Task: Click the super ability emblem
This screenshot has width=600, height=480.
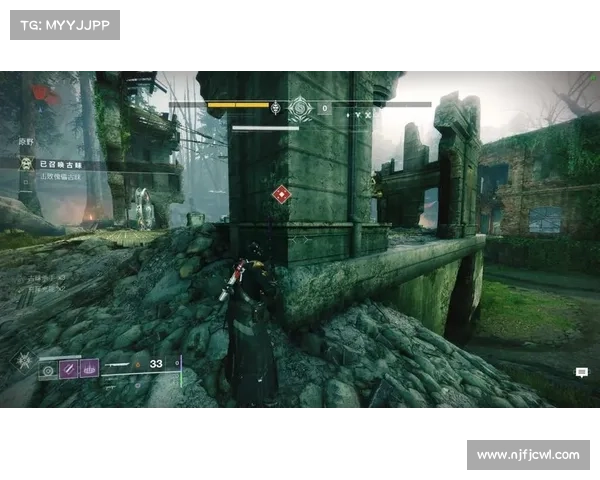Action: [x=23, y=361]
